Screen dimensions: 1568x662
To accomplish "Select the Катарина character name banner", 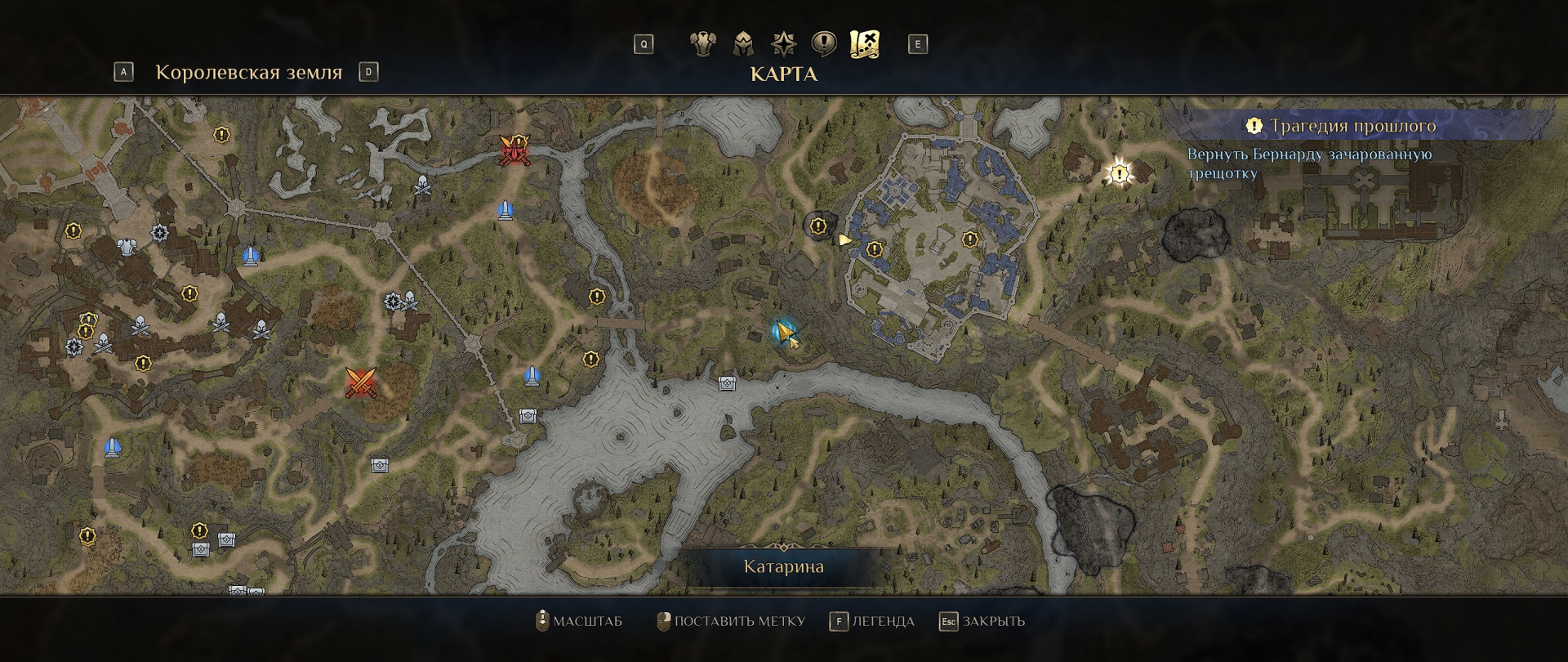I will [x=783, y=566].
